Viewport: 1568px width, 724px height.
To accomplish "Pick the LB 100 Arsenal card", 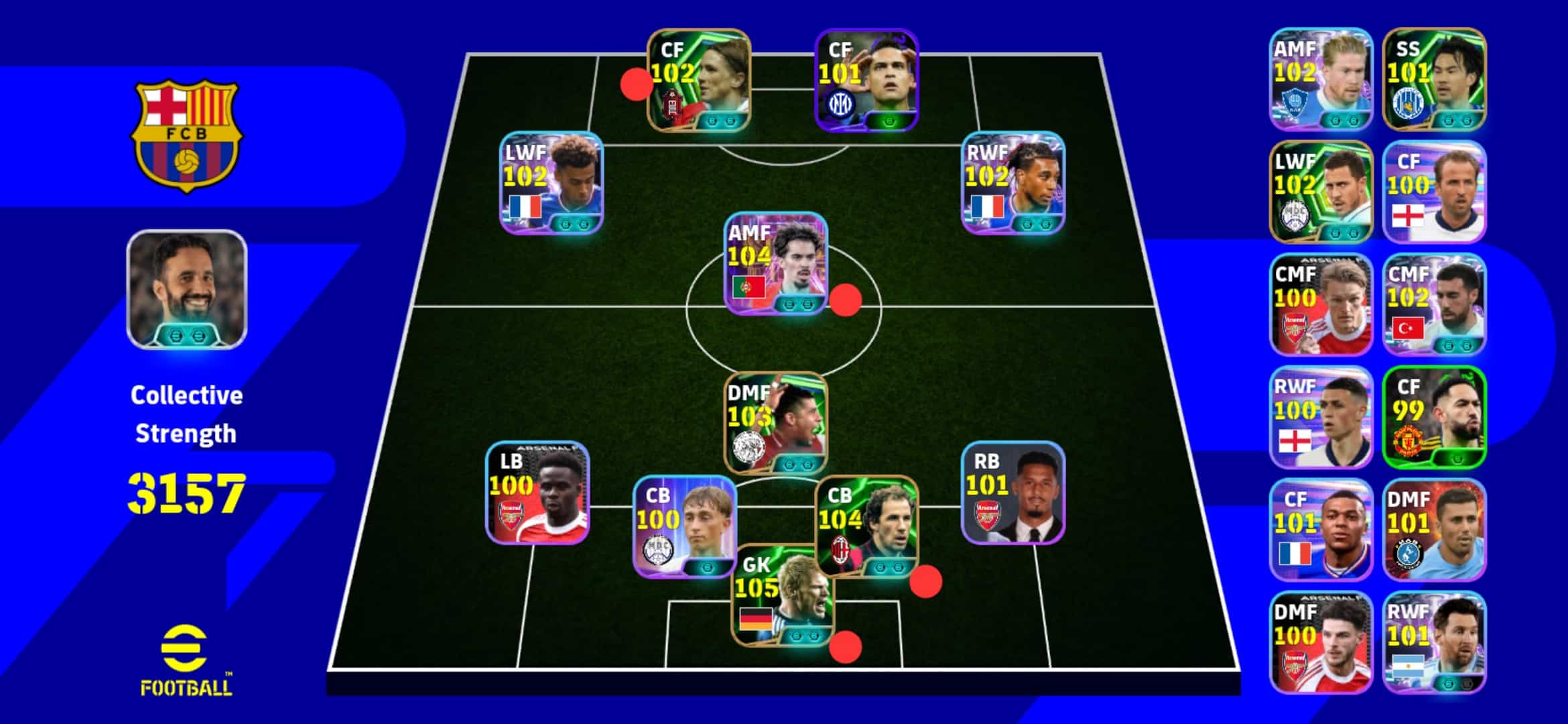I will click(x=537, y=493).
